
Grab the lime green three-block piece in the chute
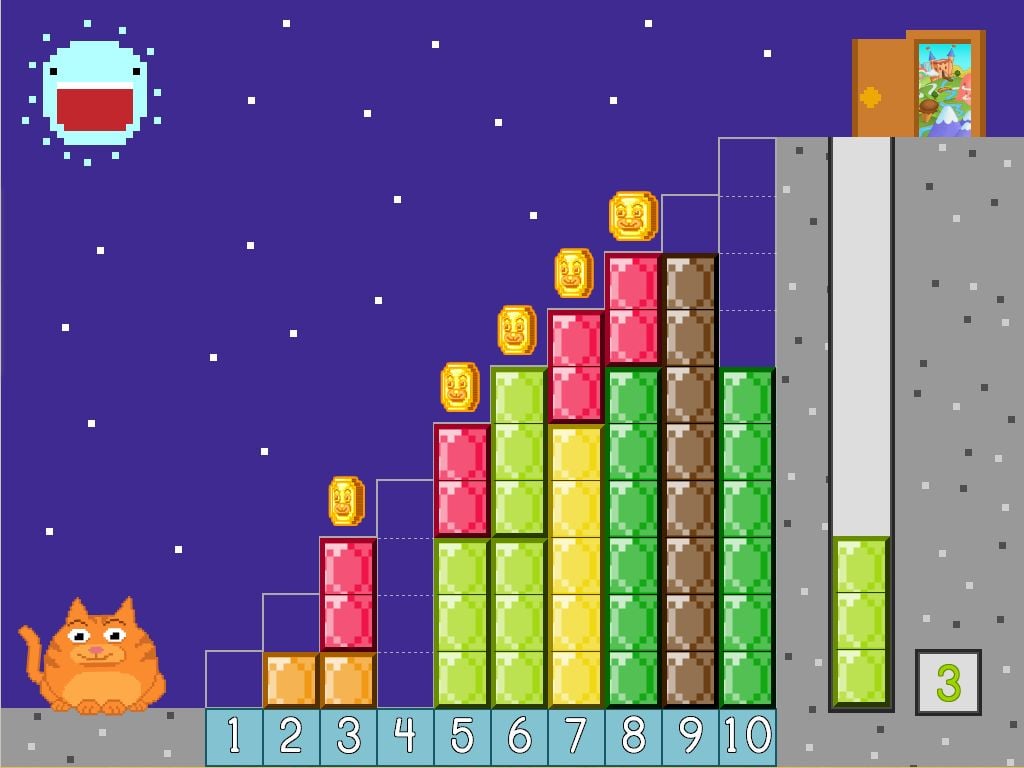[861, 621]
